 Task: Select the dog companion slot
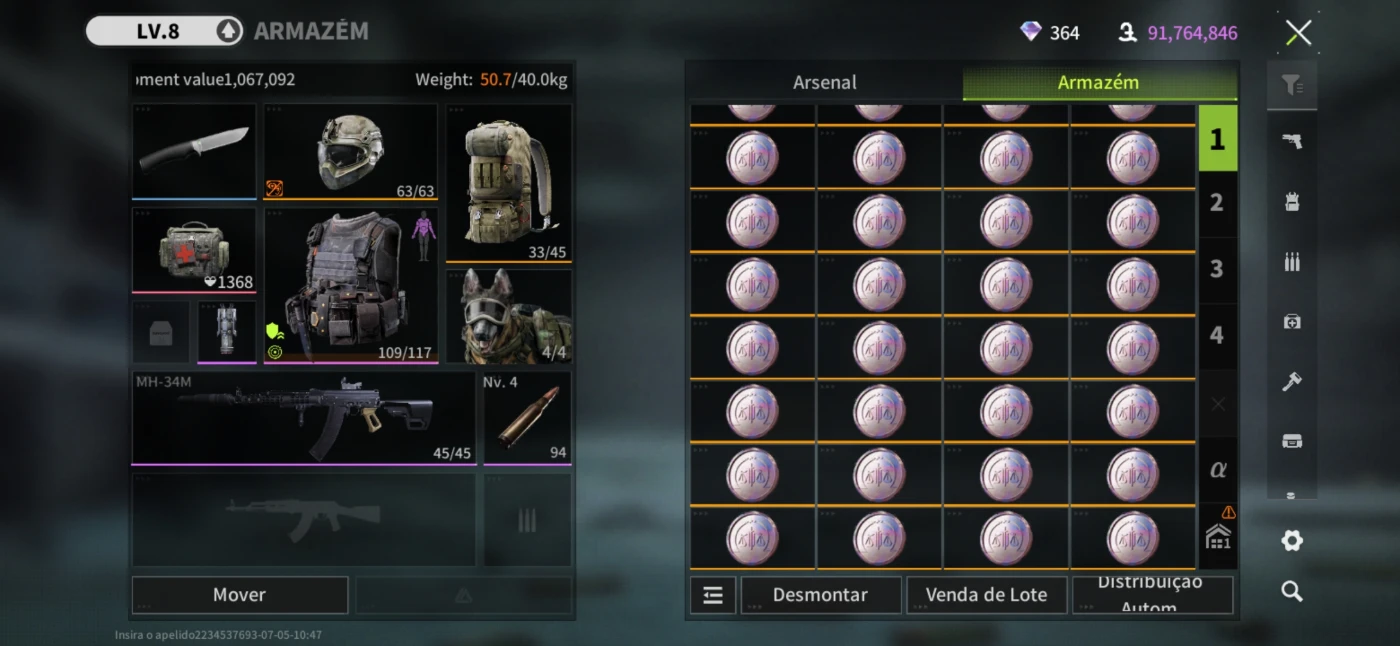[508, 316]
